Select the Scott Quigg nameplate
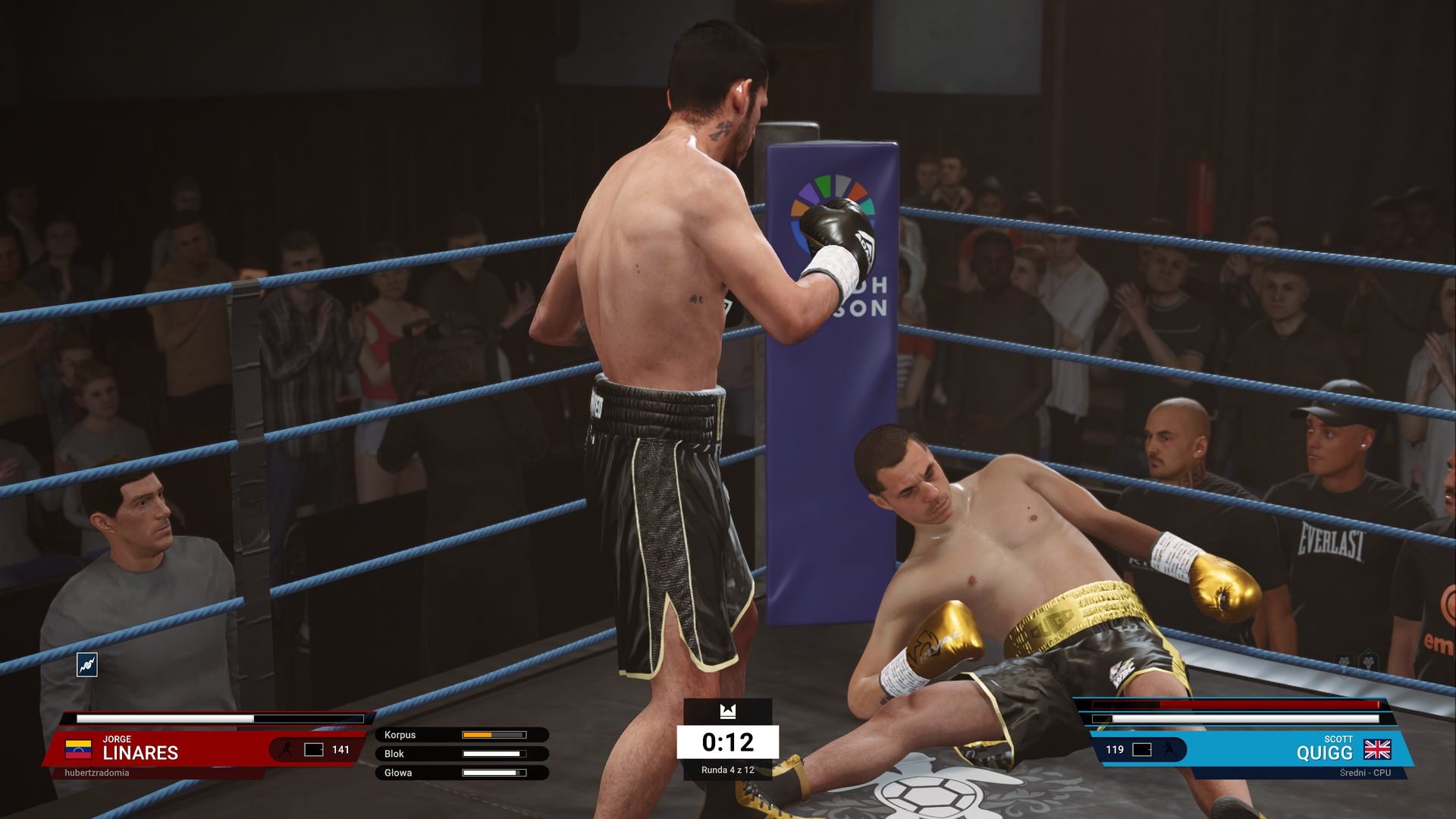1456x819 pixels. [x=1323, y=749]
